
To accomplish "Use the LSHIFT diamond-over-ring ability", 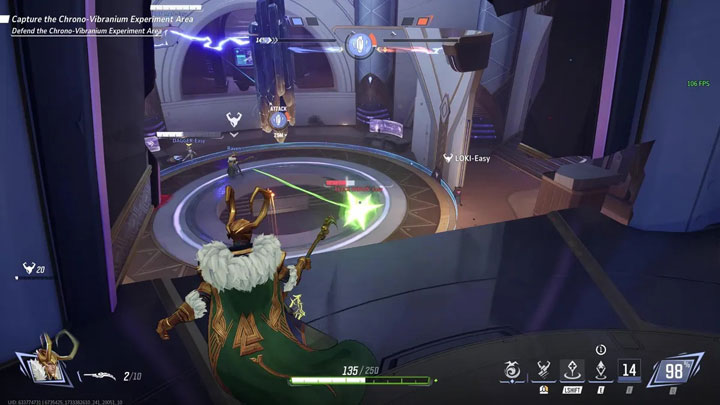I will tap(573, 370).
